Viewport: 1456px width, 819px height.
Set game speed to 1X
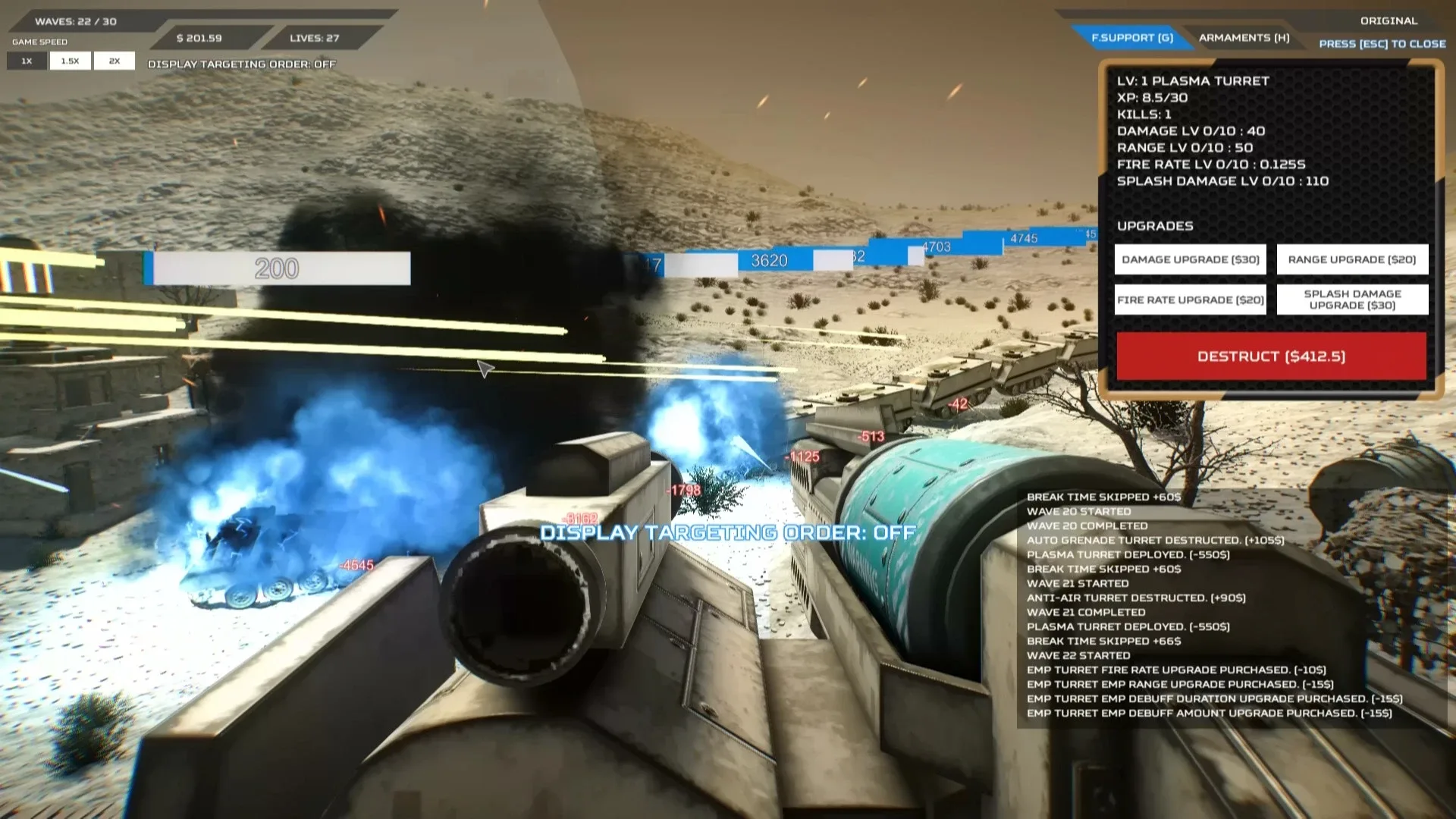(27, 60)
